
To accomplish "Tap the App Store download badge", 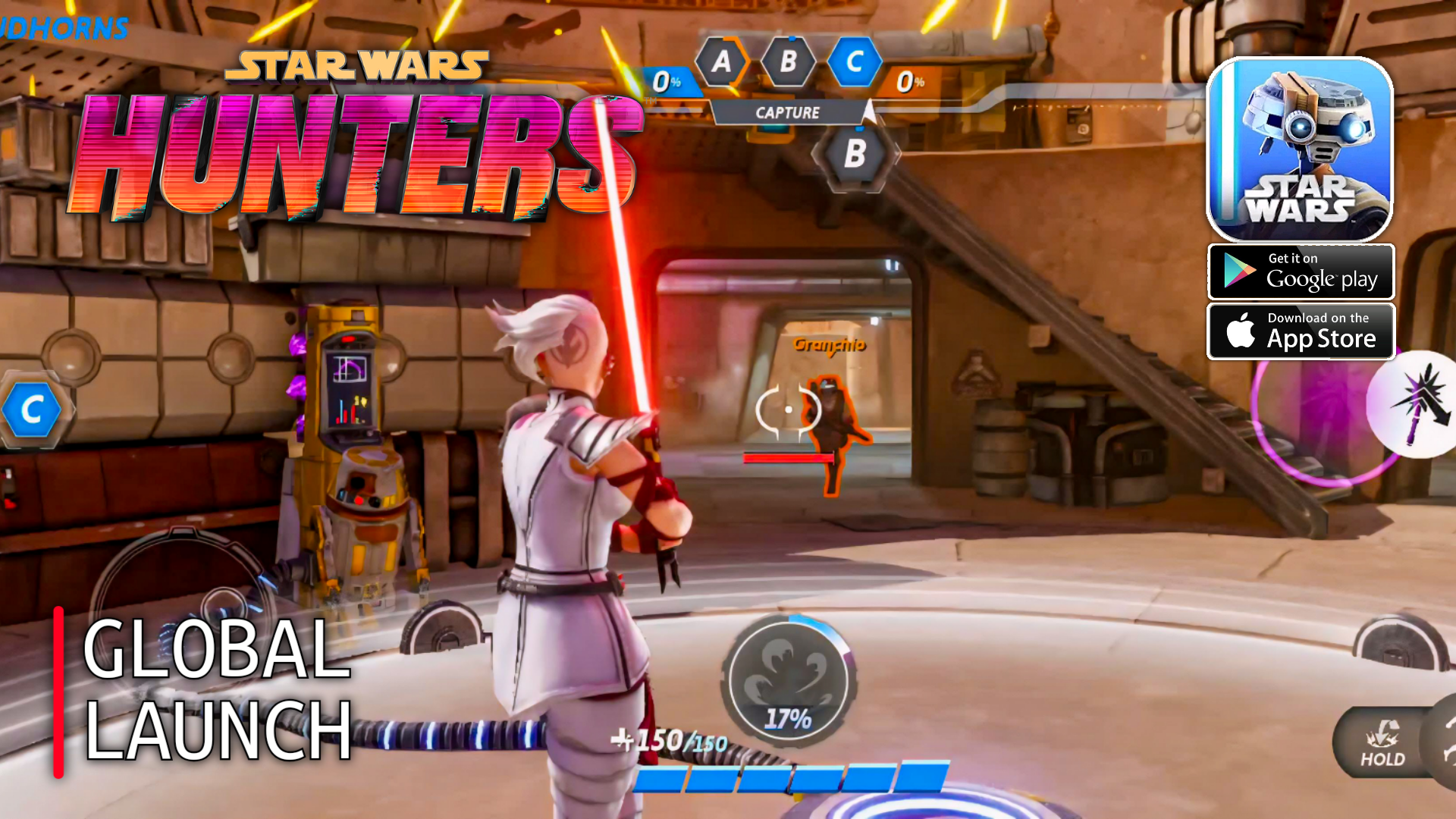I will (x=1301, y=331).
